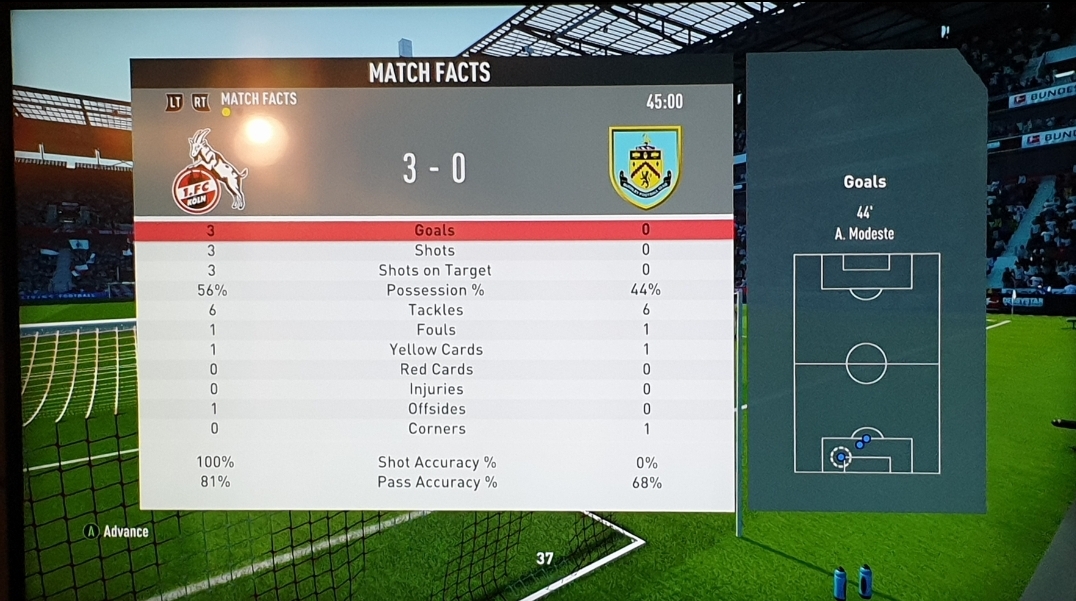Select the highlighted Goals stat row
This screenshot has width=1076, height=601.
434,230
